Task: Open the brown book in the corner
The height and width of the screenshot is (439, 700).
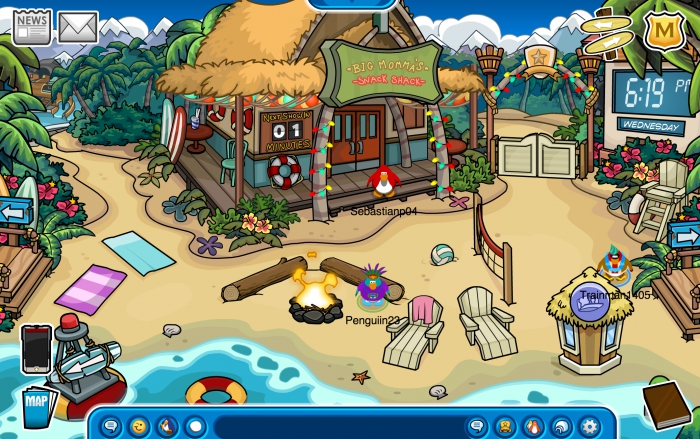Action: pos(665,403)
